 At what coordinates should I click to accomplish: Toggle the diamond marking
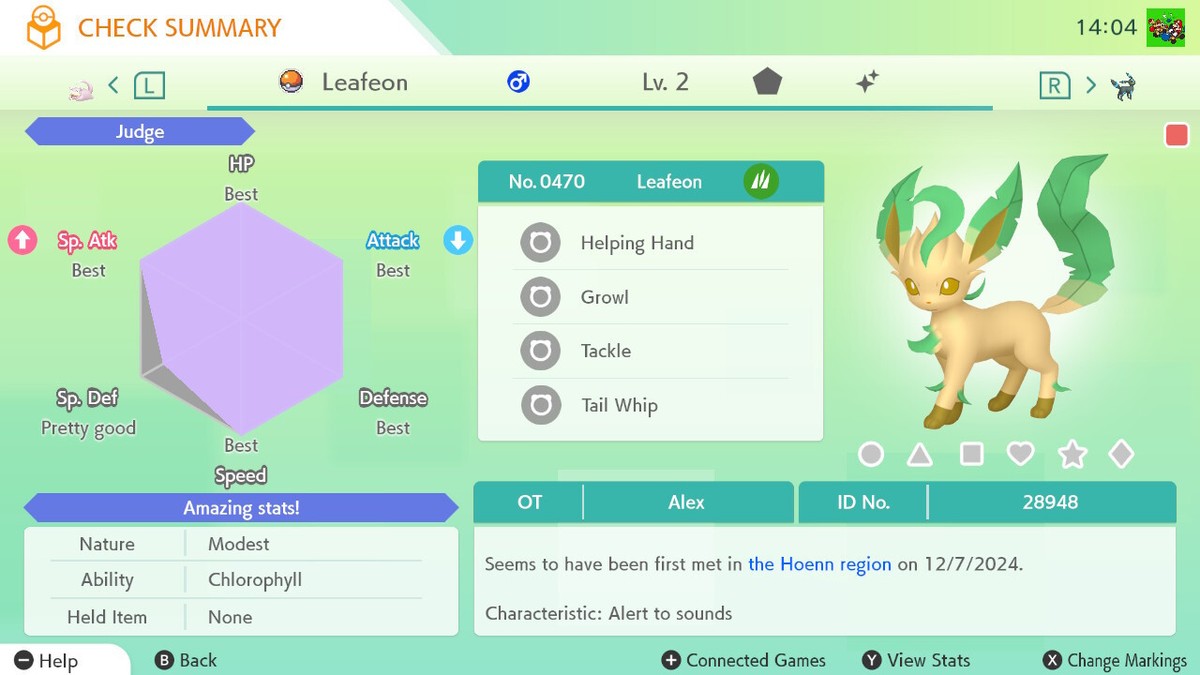(1121, 455)
